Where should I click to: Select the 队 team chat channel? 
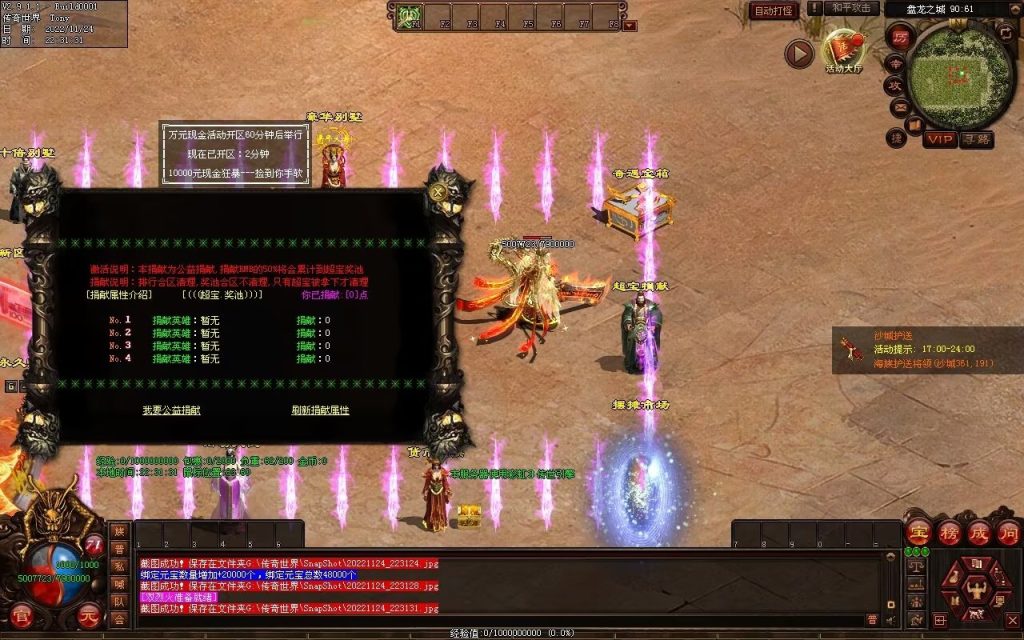(x=119, y=601)
